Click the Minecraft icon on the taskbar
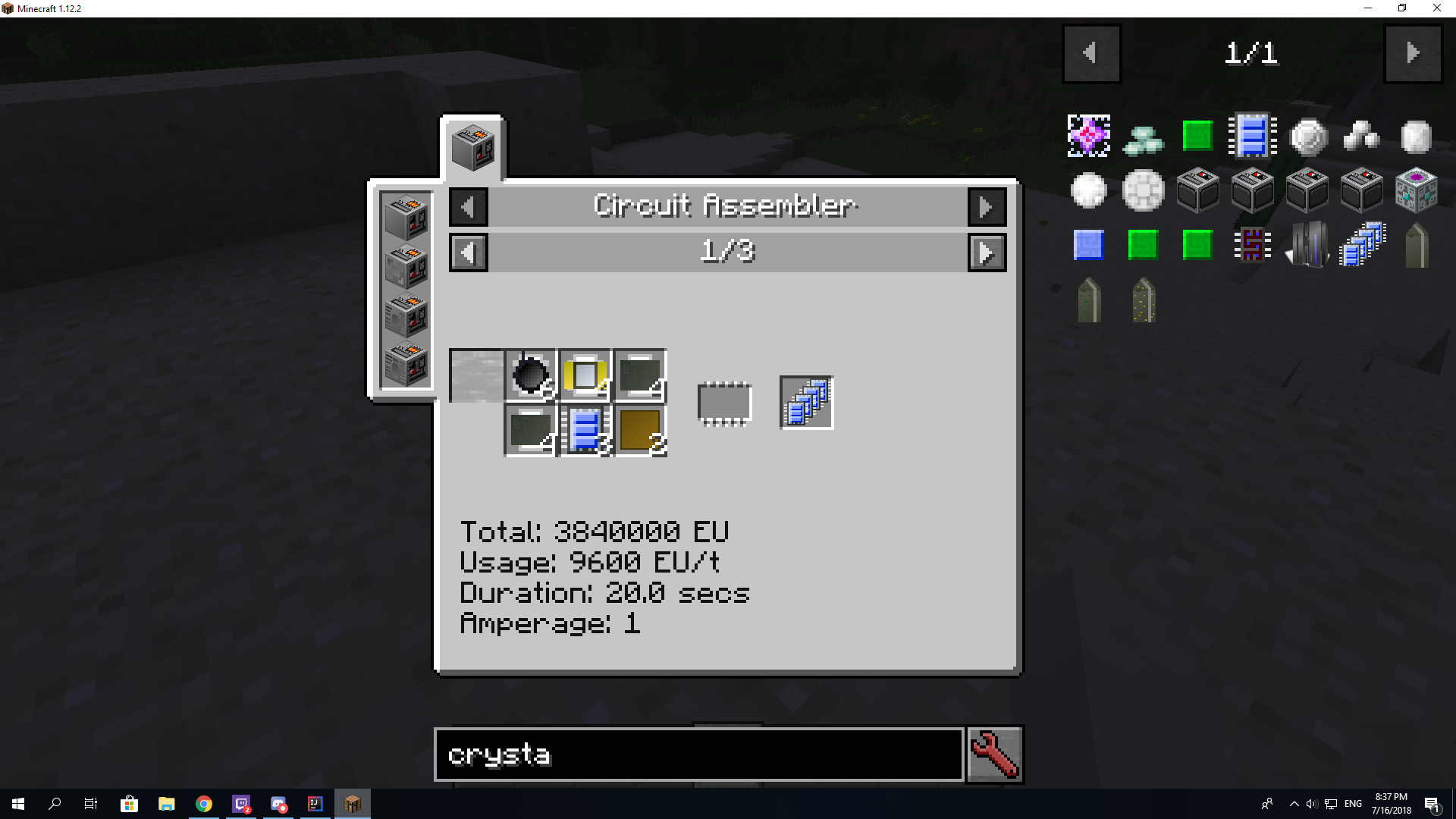Screen dimensions: 1456x819 [x=353, y=804]
